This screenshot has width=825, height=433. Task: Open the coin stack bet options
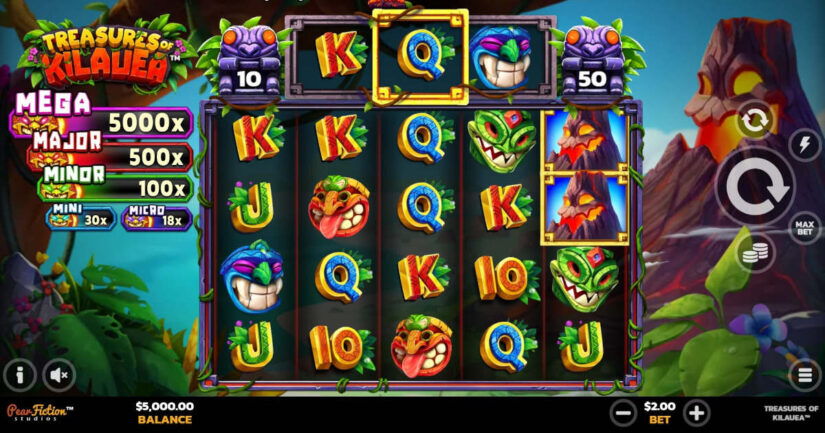[755, 254]
